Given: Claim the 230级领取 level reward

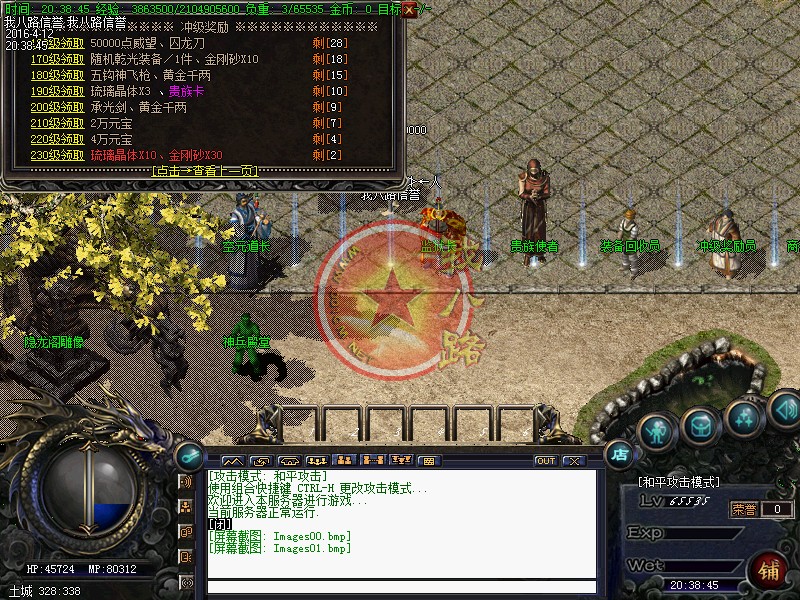Looking at the screenshot, I should click(58, 156).
